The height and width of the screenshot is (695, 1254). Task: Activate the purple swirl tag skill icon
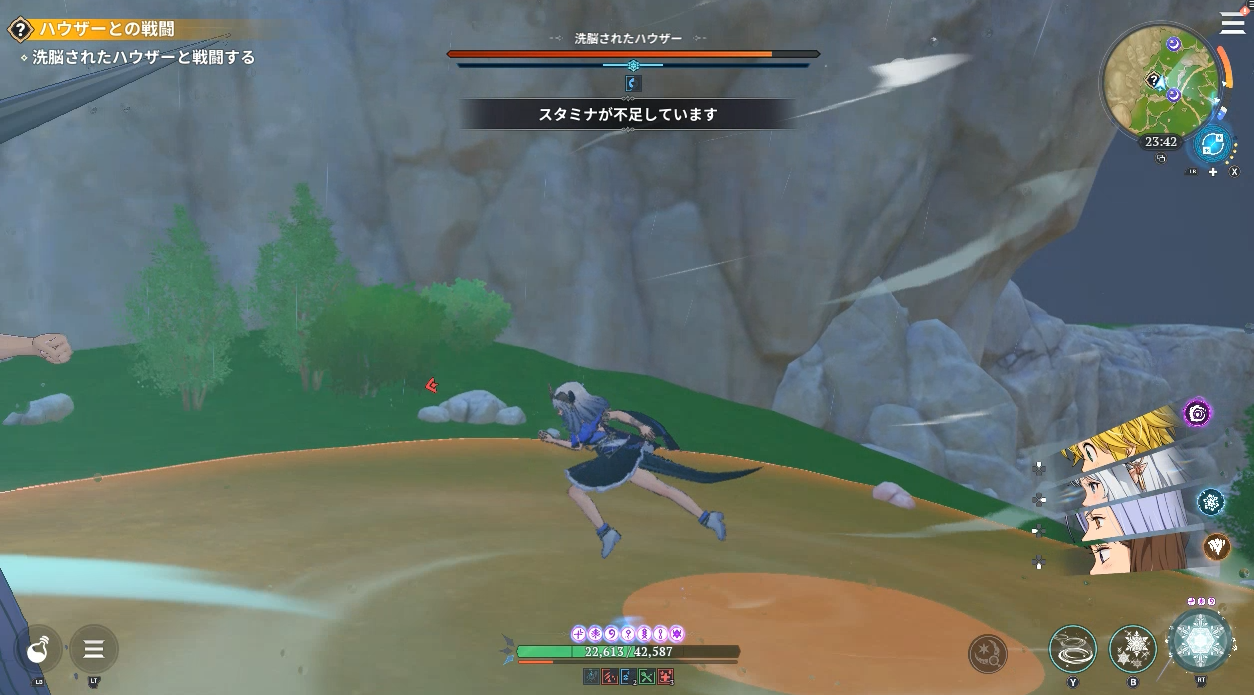click(1197, 412)
